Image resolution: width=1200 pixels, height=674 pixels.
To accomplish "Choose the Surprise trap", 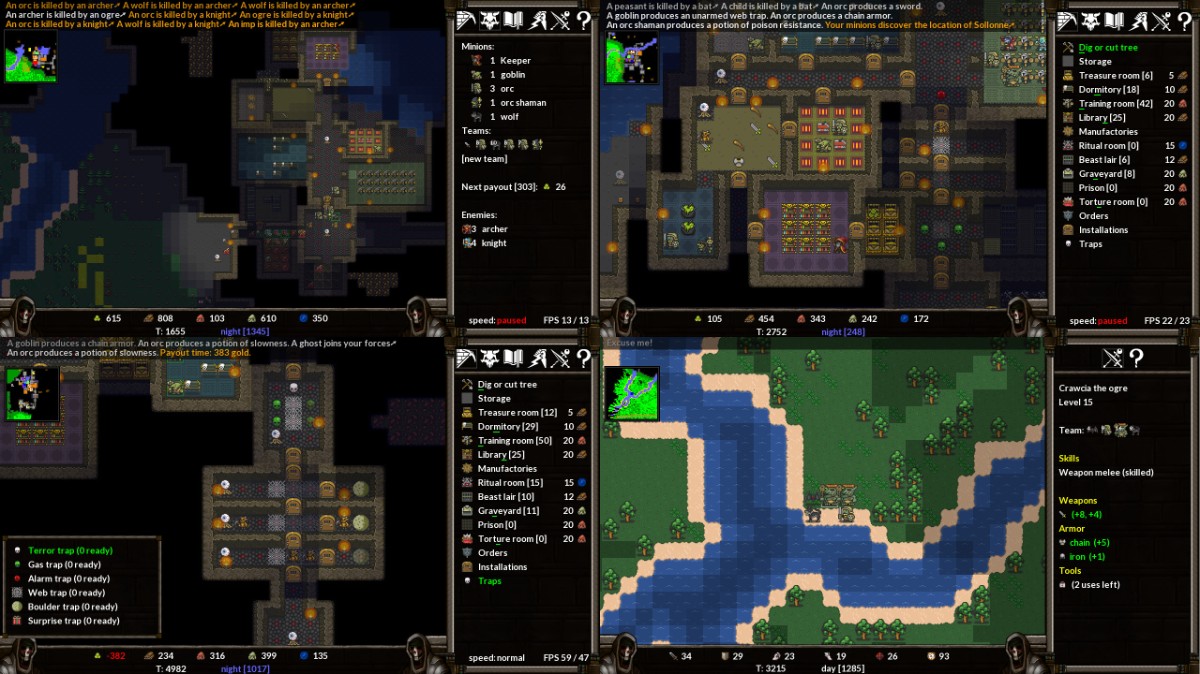I will (x=73, y=621).
